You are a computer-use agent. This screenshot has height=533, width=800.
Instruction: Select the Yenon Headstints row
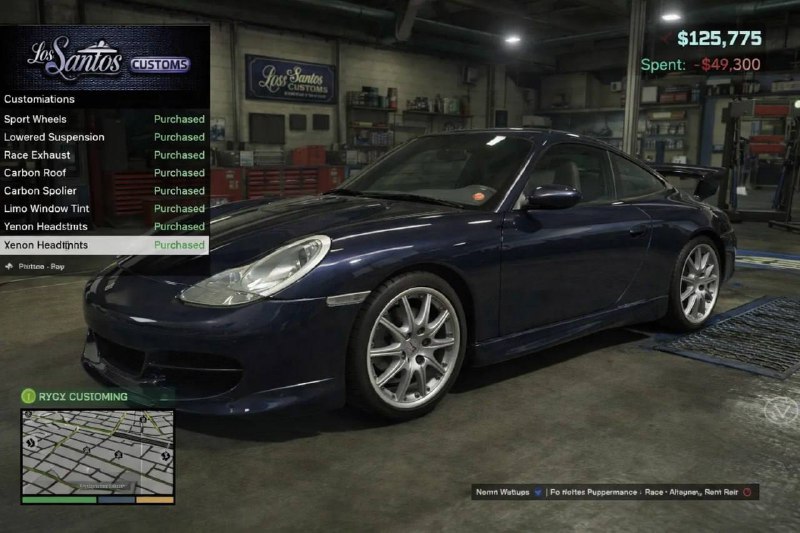104,227
